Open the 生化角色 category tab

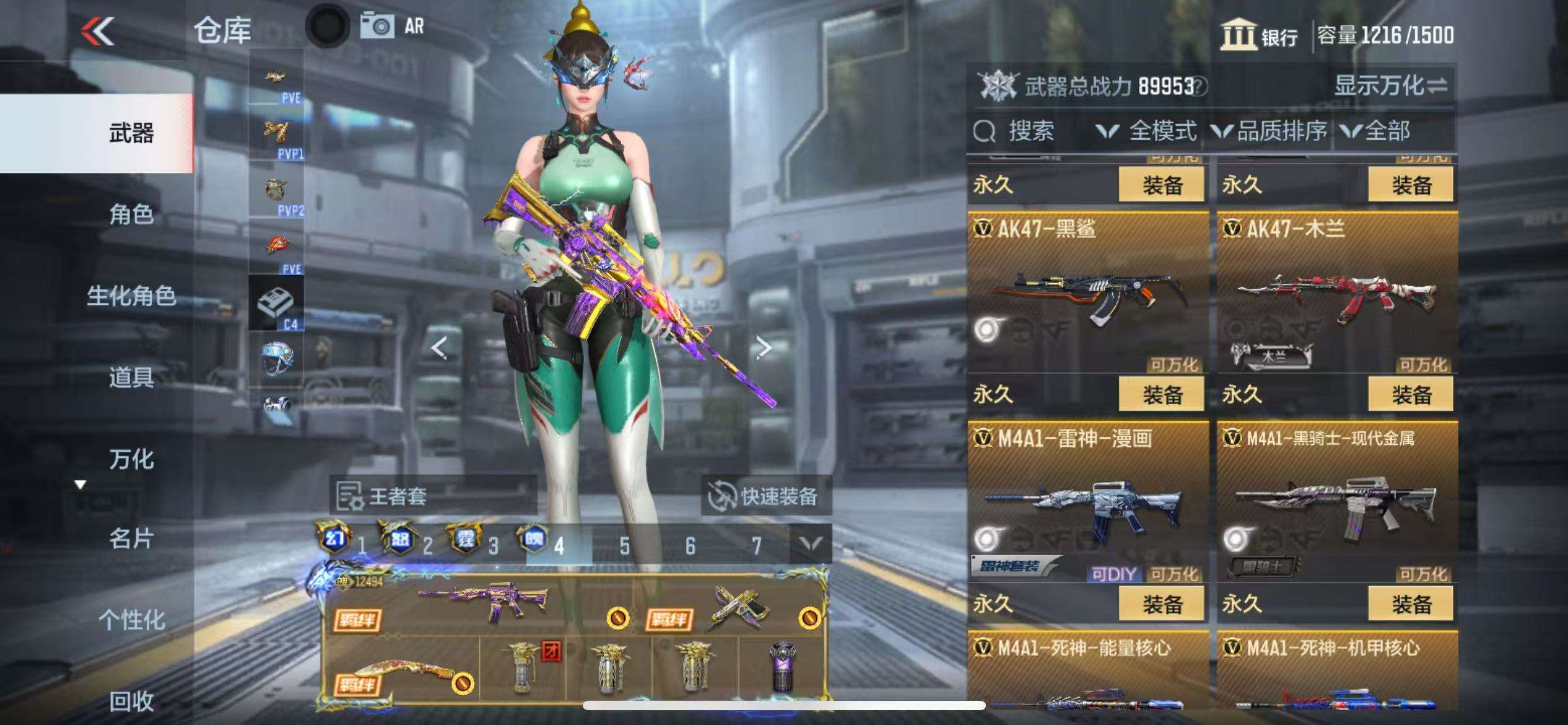(131, 296)
